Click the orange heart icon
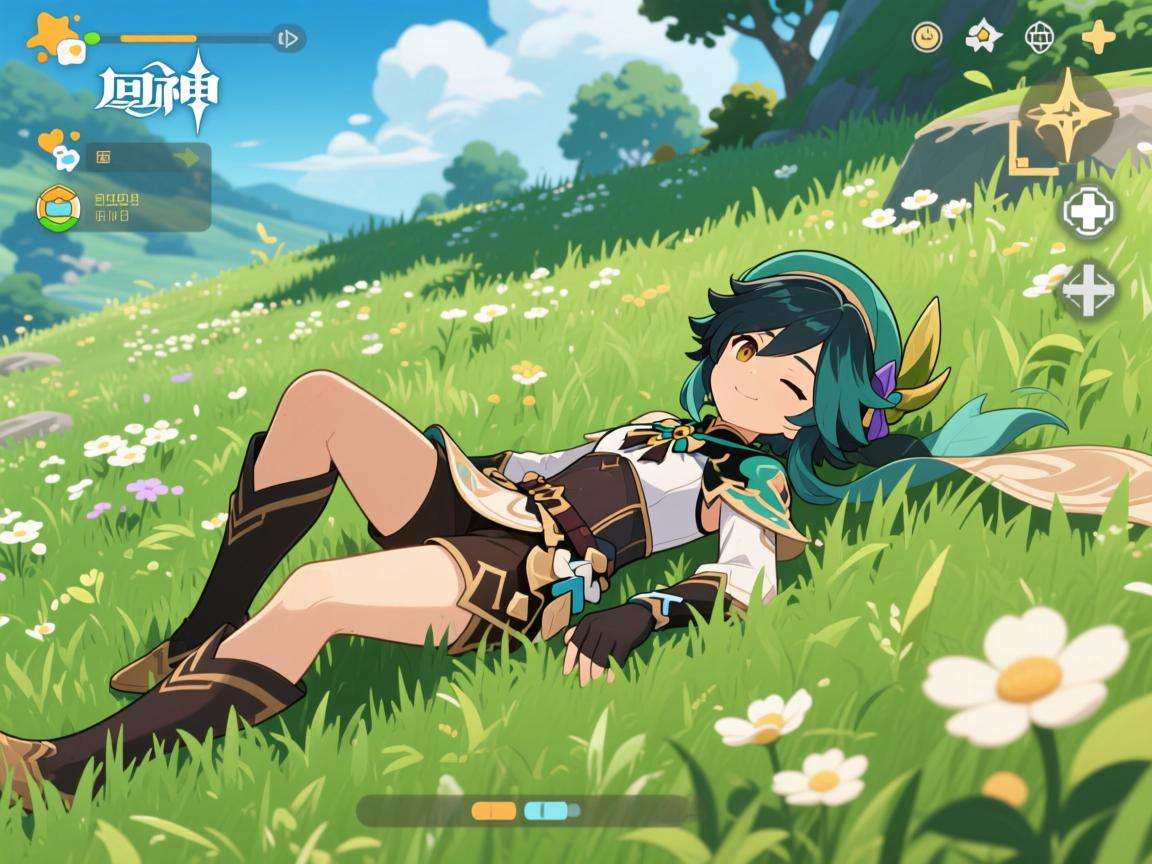 tap(48, 141)
